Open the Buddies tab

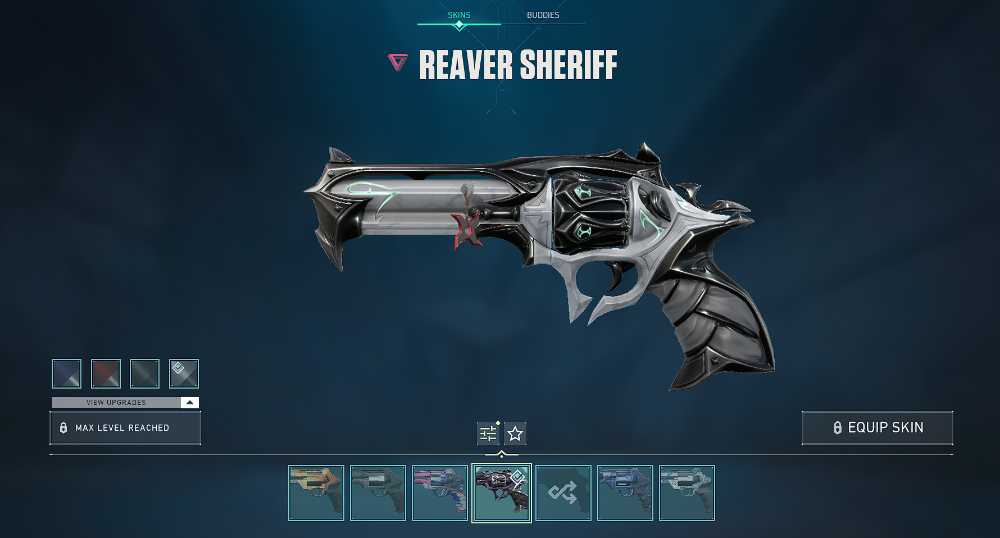point(543,16)
